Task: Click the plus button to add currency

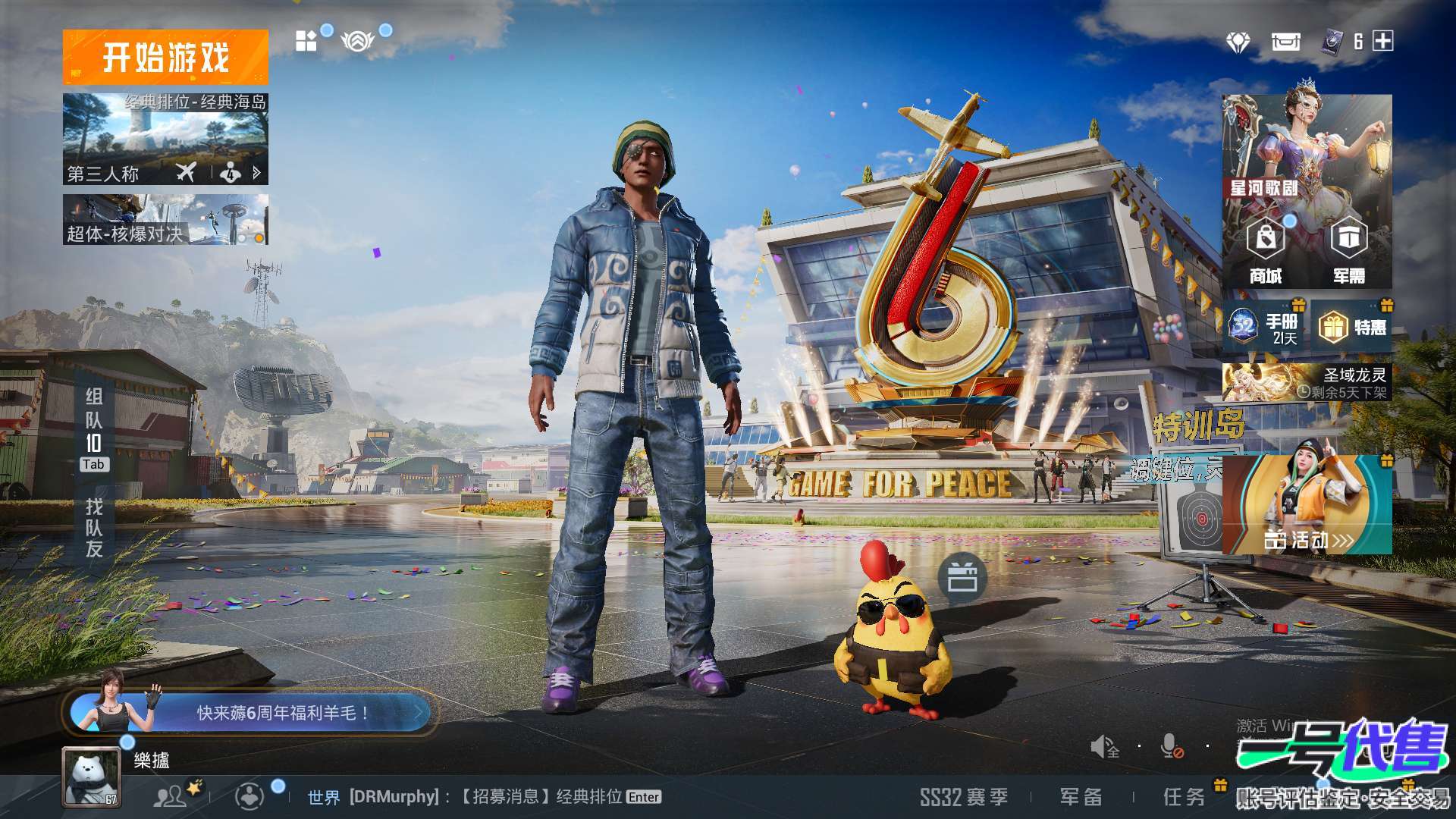Action: 1383,41
